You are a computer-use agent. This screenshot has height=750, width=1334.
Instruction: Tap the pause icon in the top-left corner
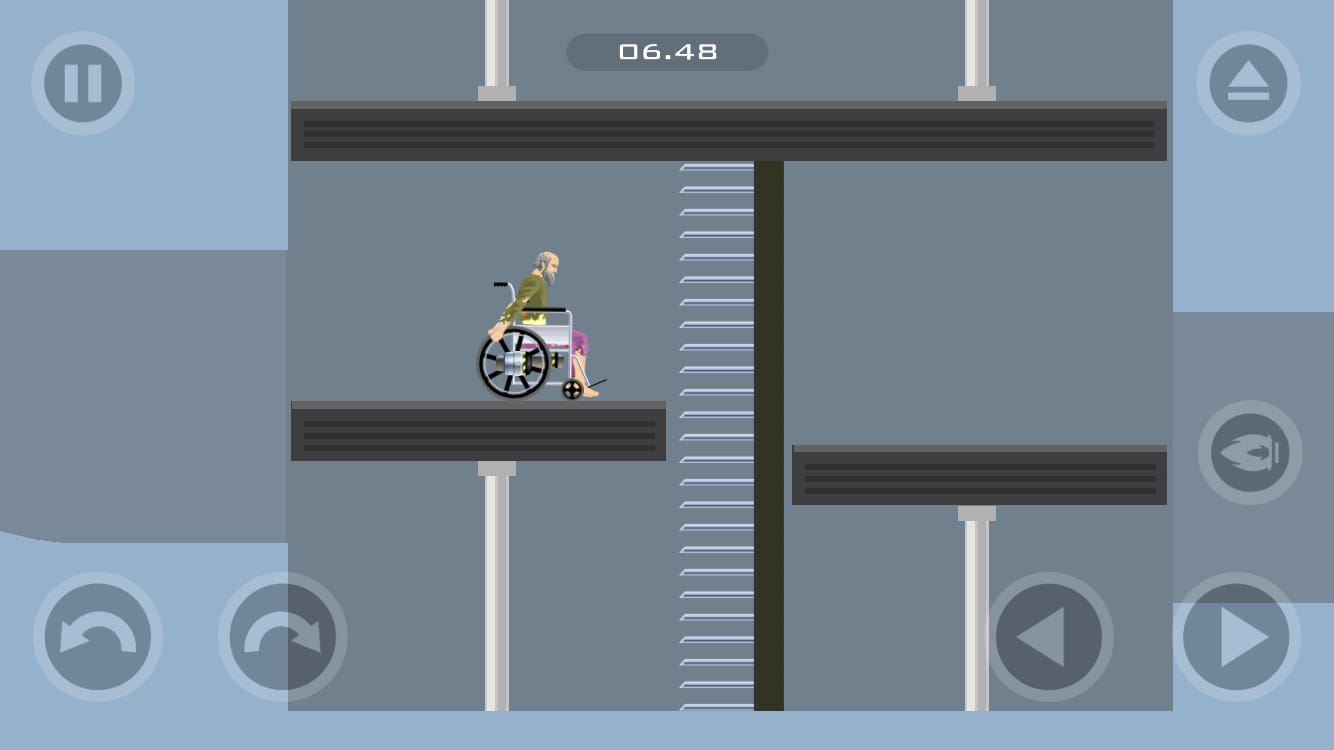coord(83,84)
